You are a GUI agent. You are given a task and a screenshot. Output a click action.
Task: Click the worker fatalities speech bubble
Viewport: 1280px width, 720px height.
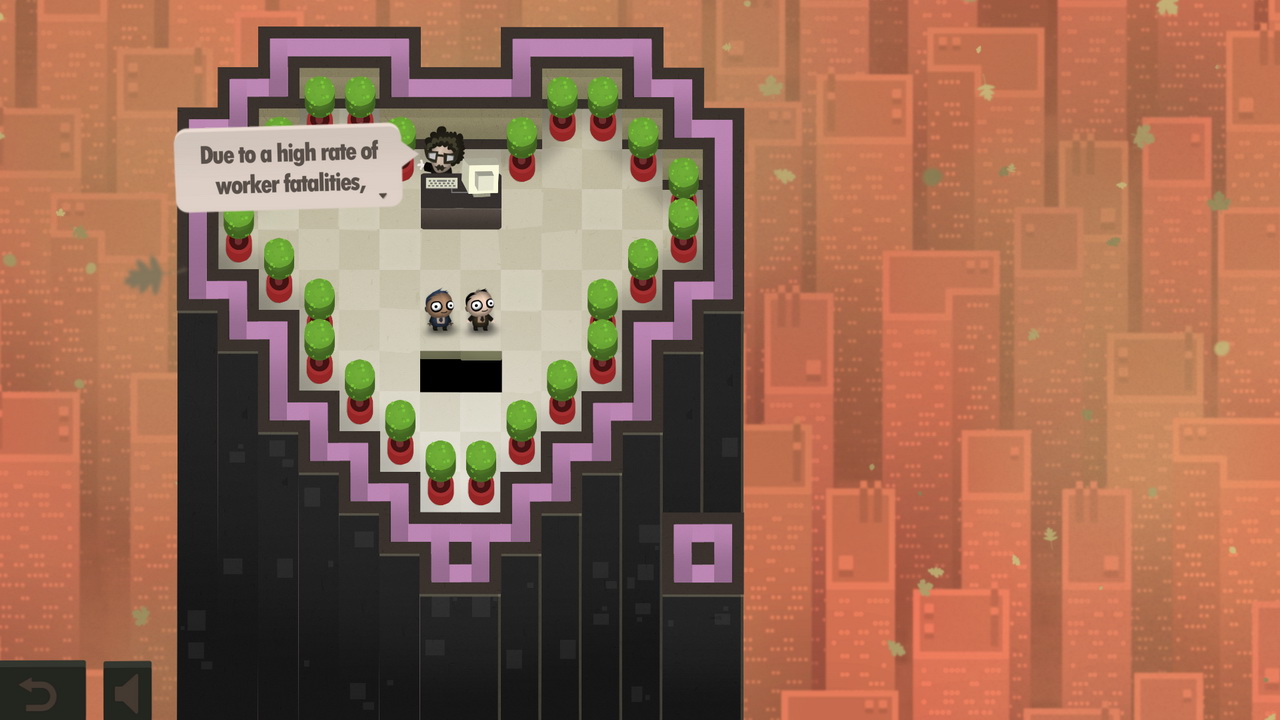(x=283, y=165)
